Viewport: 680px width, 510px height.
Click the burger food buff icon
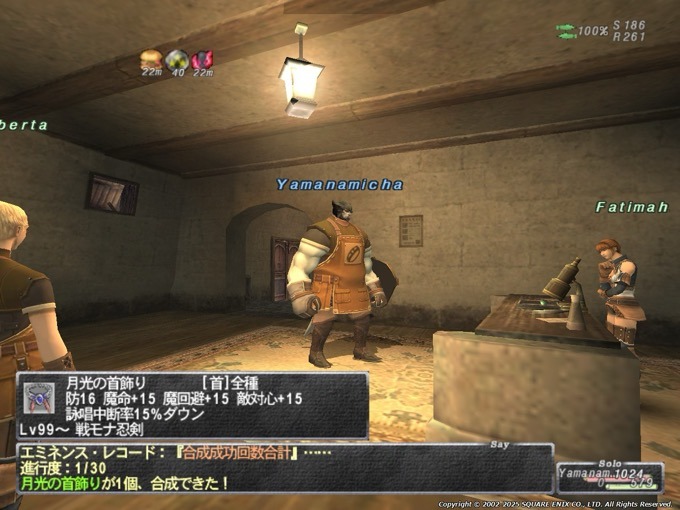click(152, 58)
